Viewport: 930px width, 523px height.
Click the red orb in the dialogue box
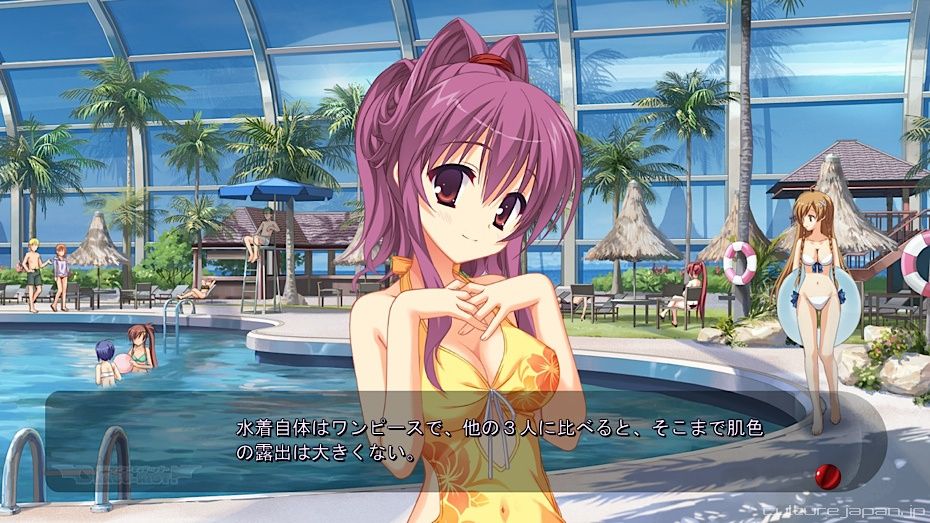click(827, 475)
